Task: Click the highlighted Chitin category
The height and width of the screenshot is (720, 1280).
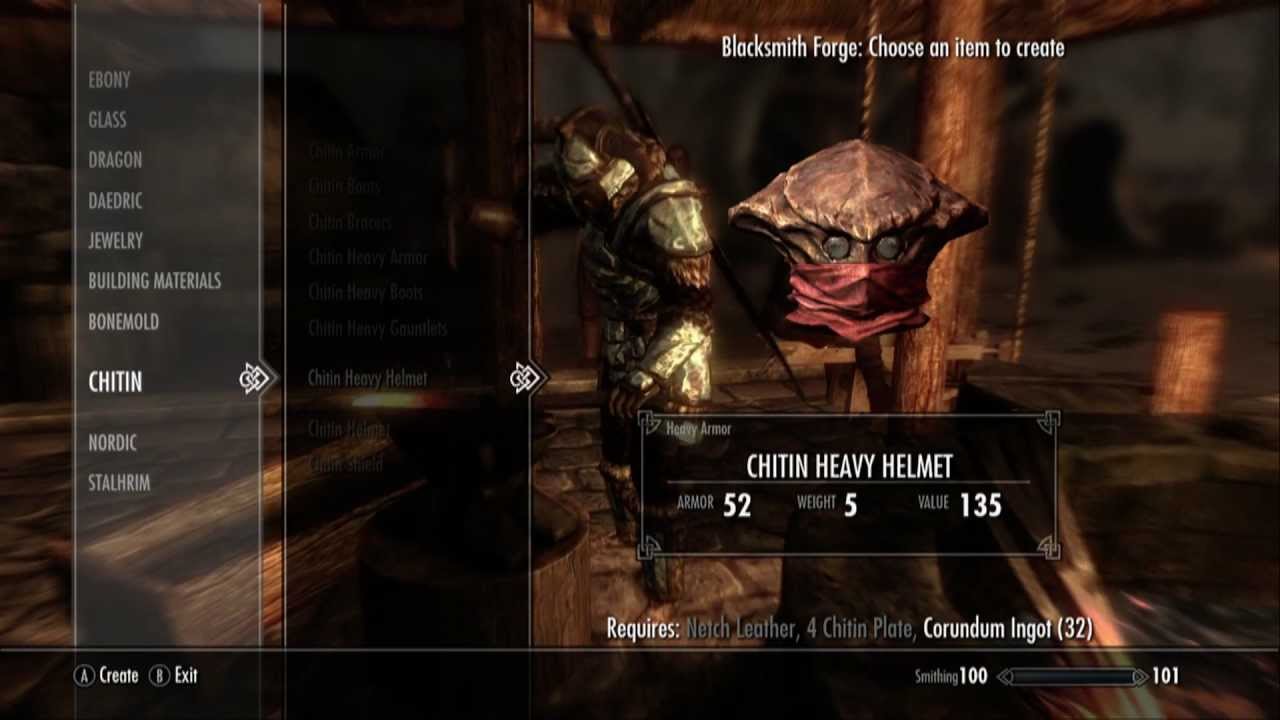Action: 115,381
